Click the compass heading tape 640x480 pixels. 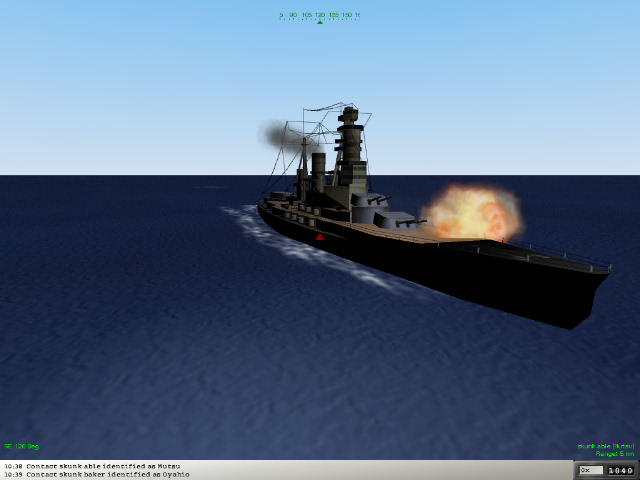click(x=320, y=15)
